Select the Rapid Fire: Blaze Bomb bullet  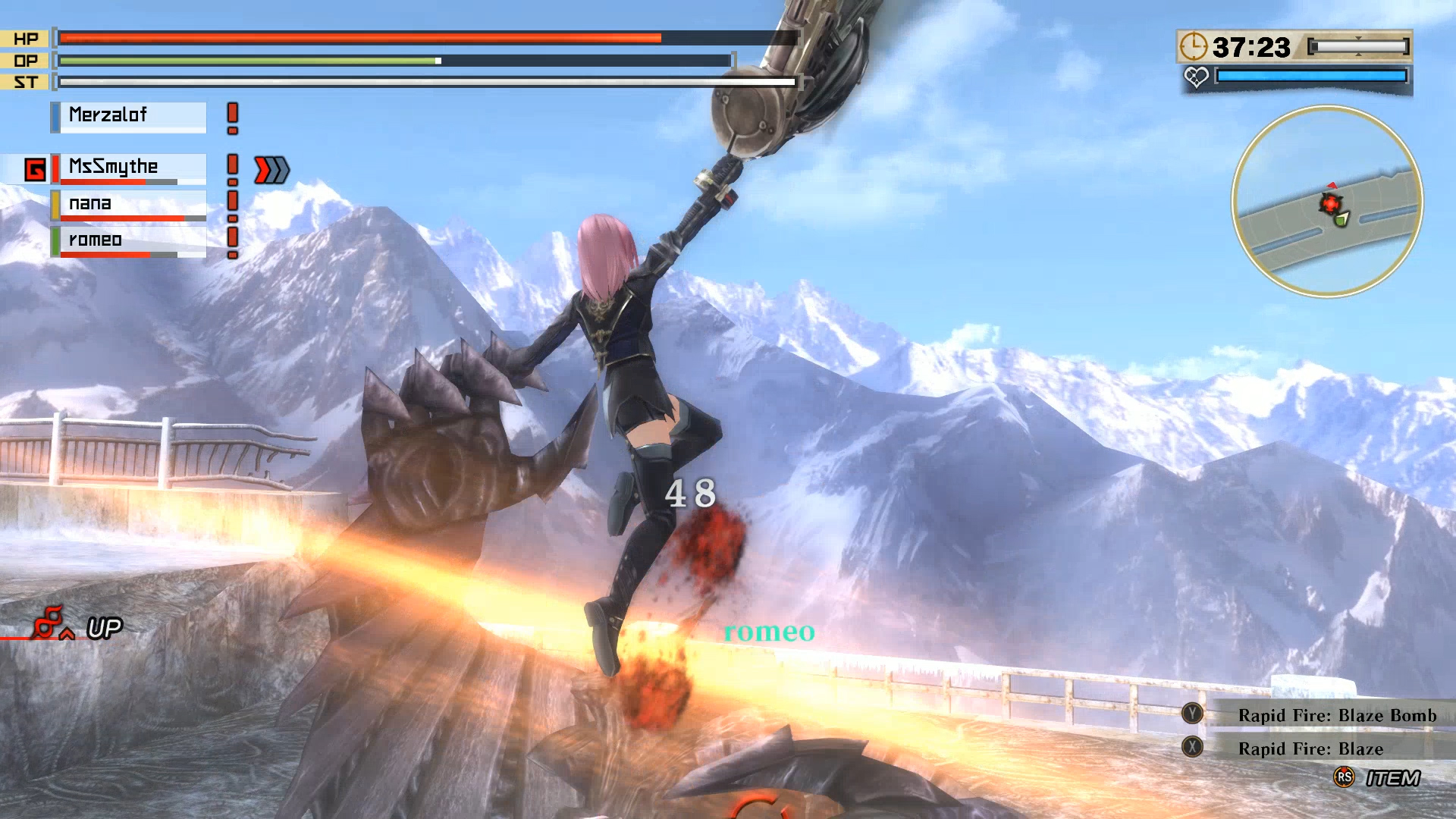pos(1336,715)
